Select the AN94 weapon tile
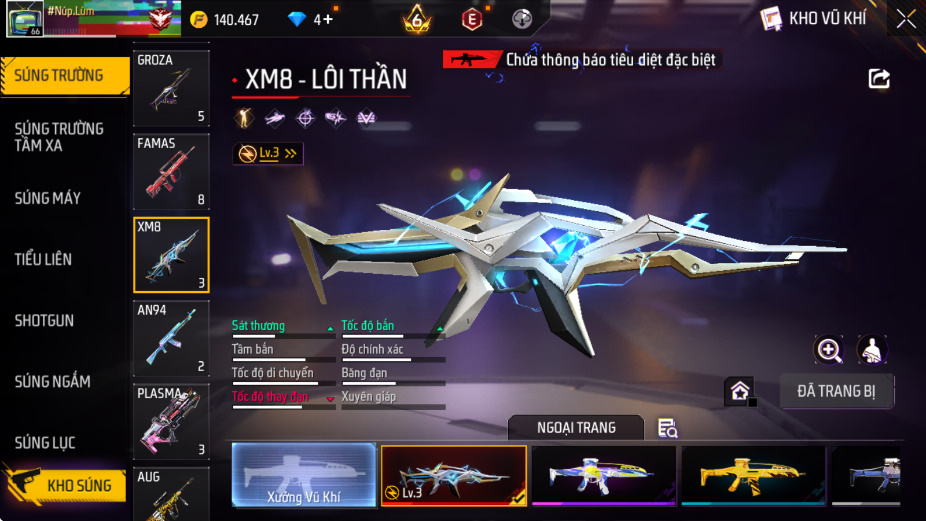This screenshot has height=521, width=926. coord(171,338)
